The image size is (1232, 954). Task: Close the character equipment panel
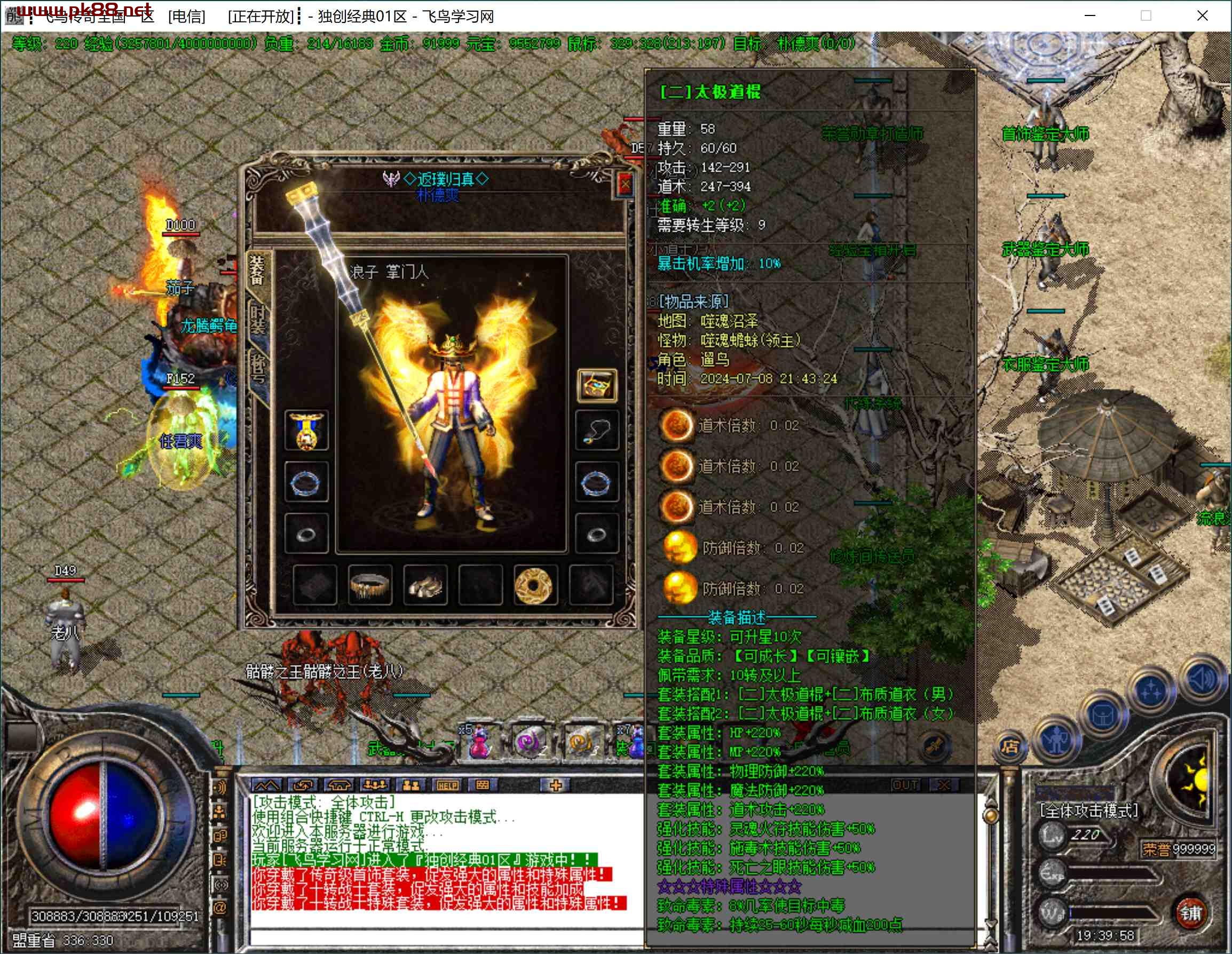click(x=625, y=185)
